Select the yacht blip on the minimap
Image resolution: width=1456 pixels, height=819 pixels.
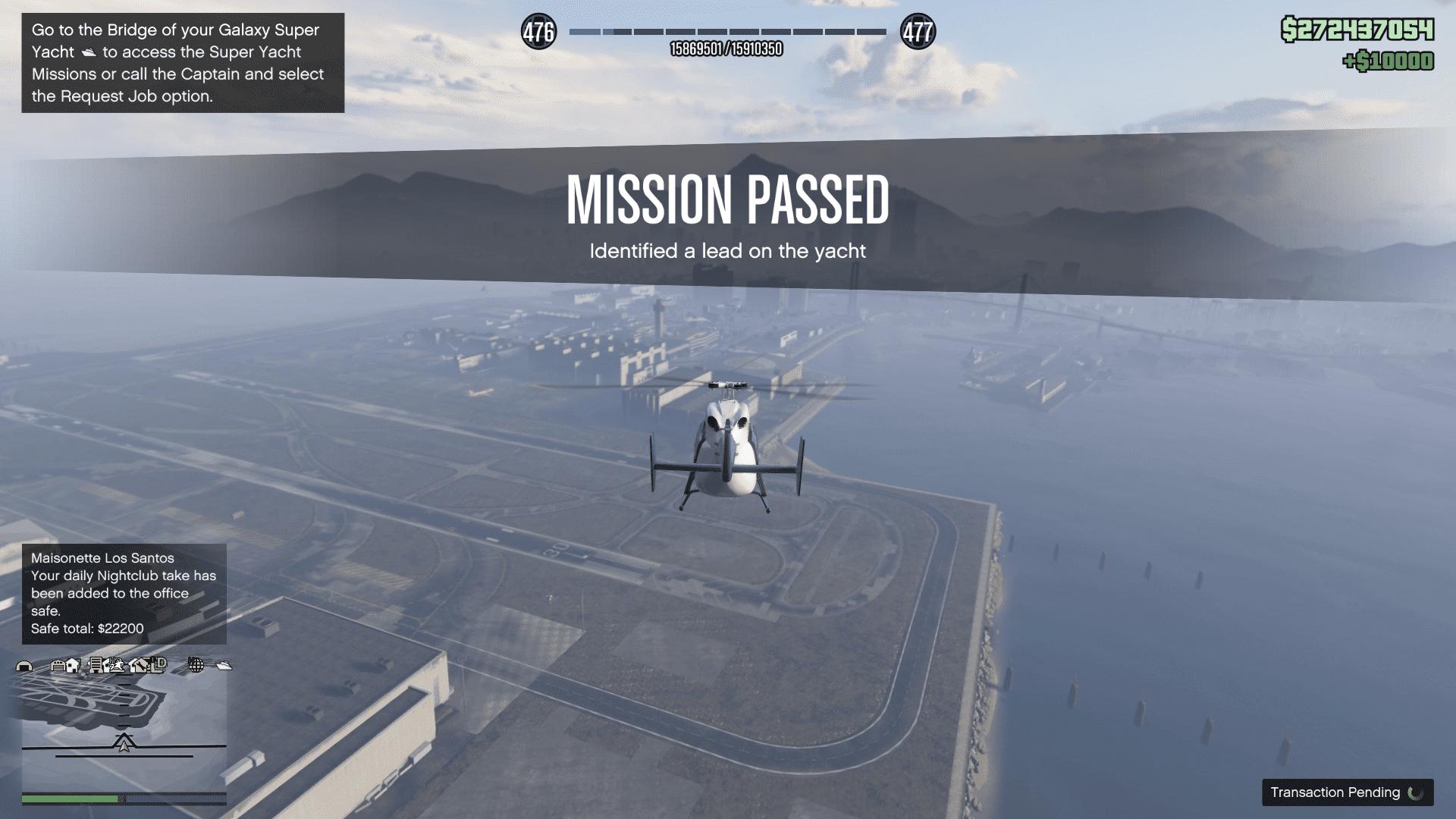(224, 666)
